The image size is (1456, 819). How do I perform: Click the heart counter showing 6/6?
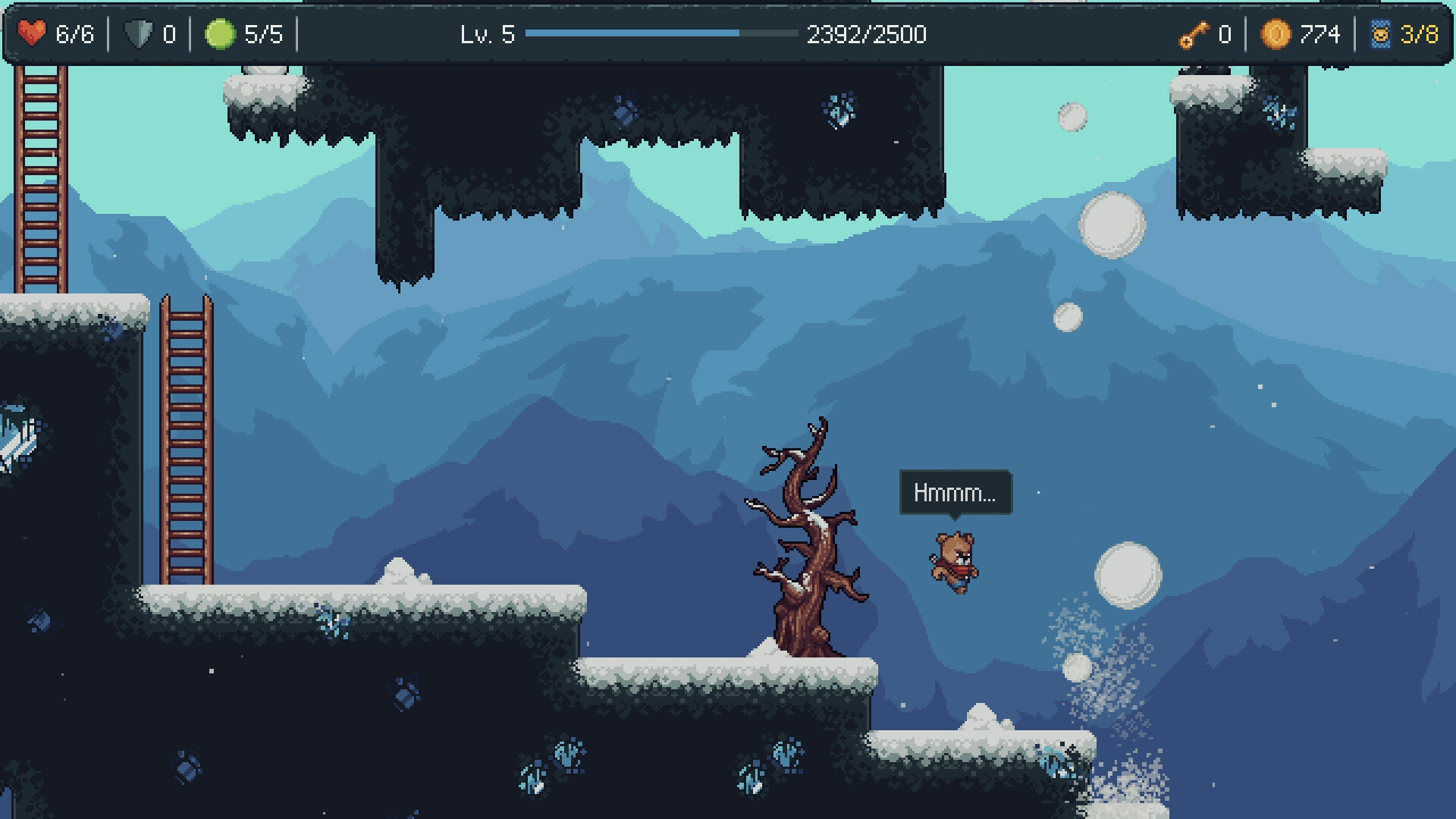[x=74, y=33]
